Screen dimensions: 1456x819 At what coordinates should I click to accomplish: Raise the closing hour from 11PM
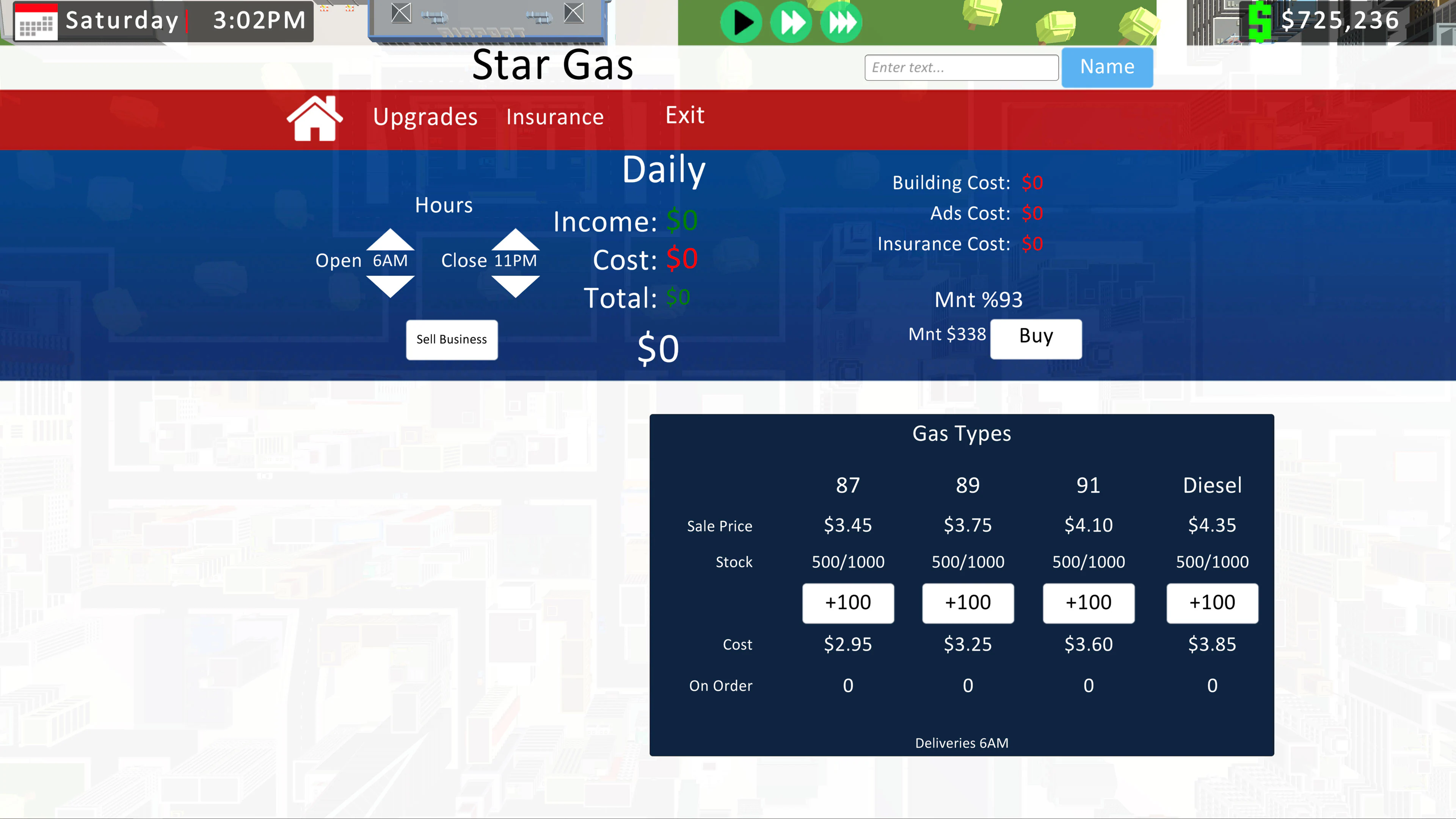pyautogui.click(x=515, y=240)
